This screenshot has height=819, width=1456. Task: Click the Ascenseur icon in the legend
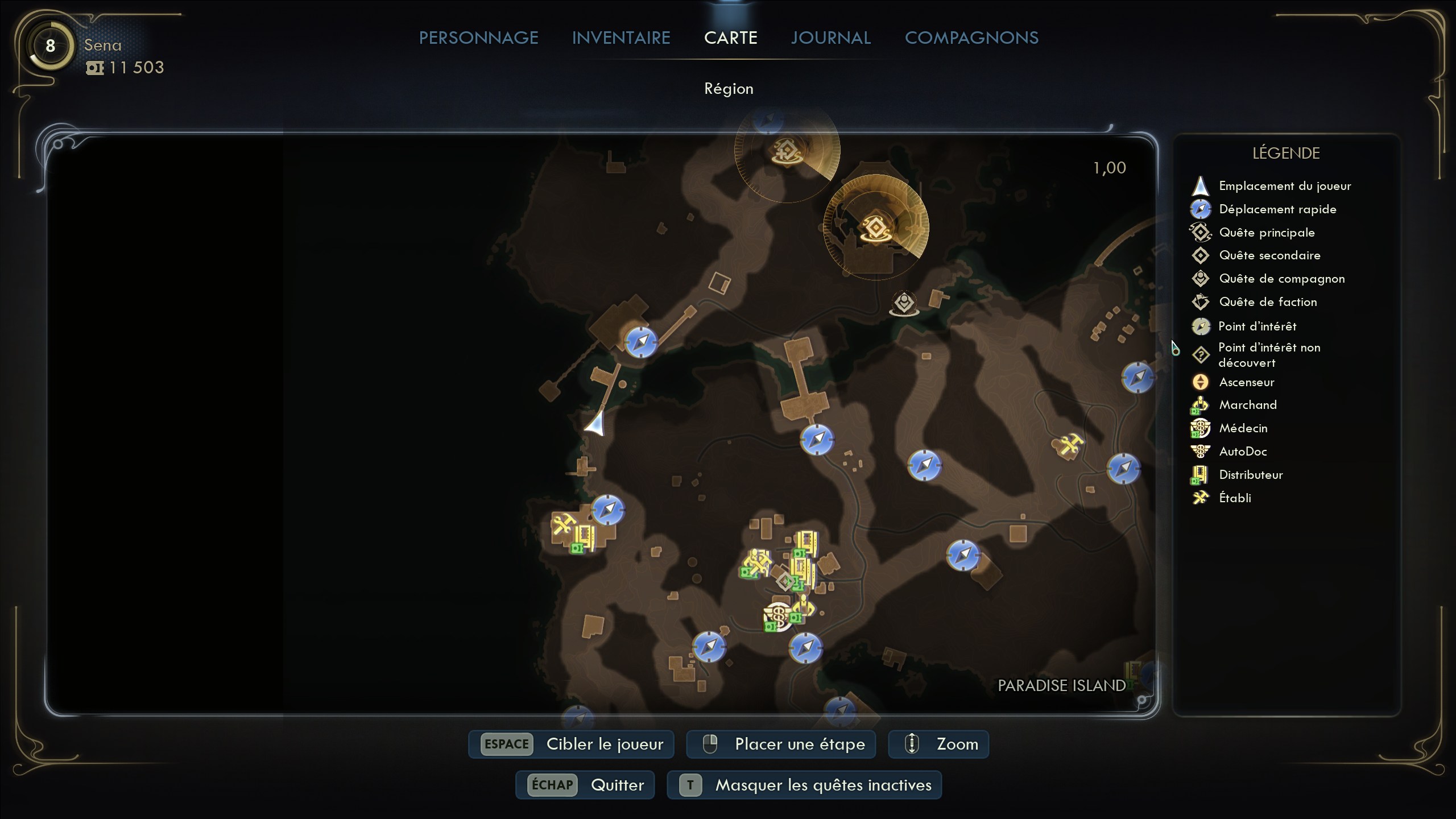[1202, 382]
